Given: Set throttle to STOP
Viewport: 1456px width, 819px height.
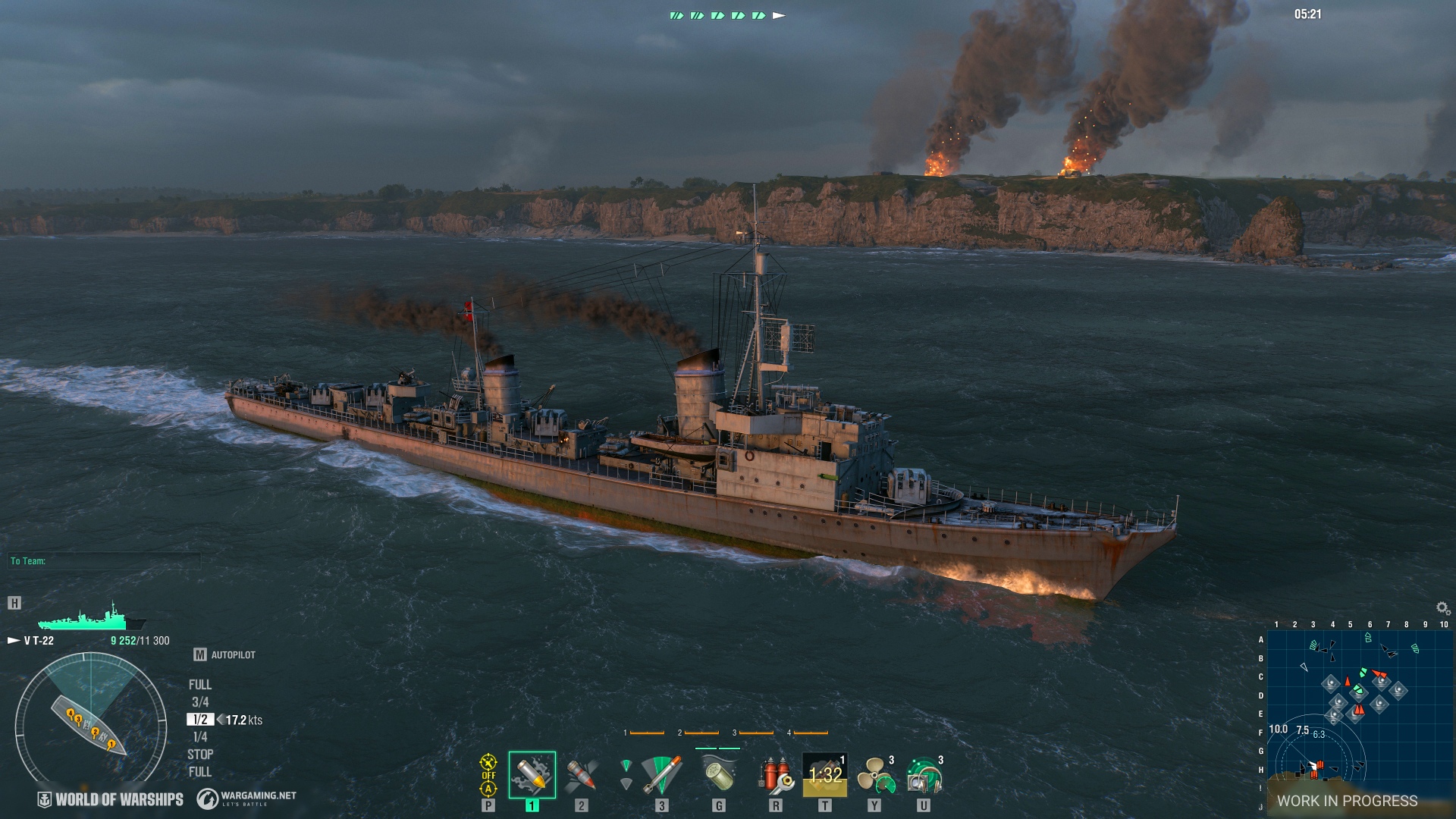Looking at the screenshot, I should pos(201,755).
